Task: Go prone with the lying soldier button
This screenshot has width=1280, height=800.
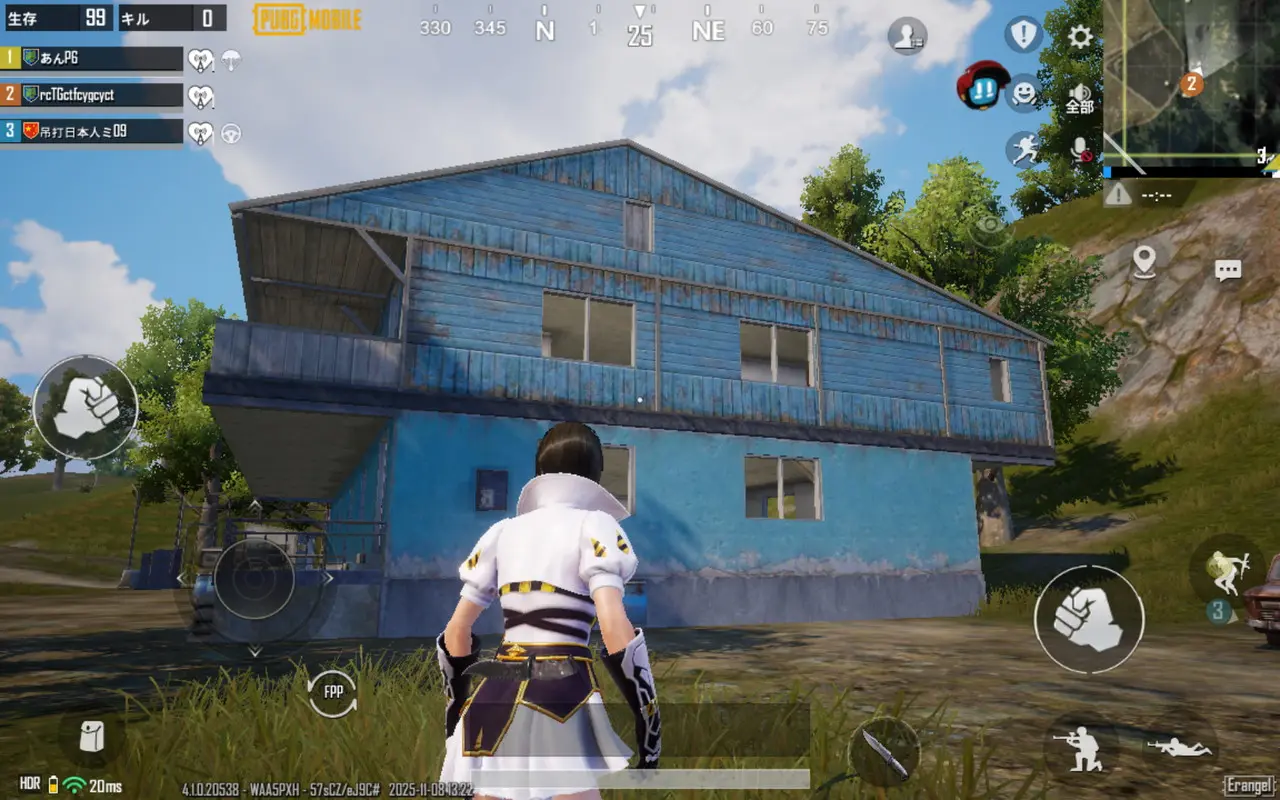Action: [x=1180, y=747]
